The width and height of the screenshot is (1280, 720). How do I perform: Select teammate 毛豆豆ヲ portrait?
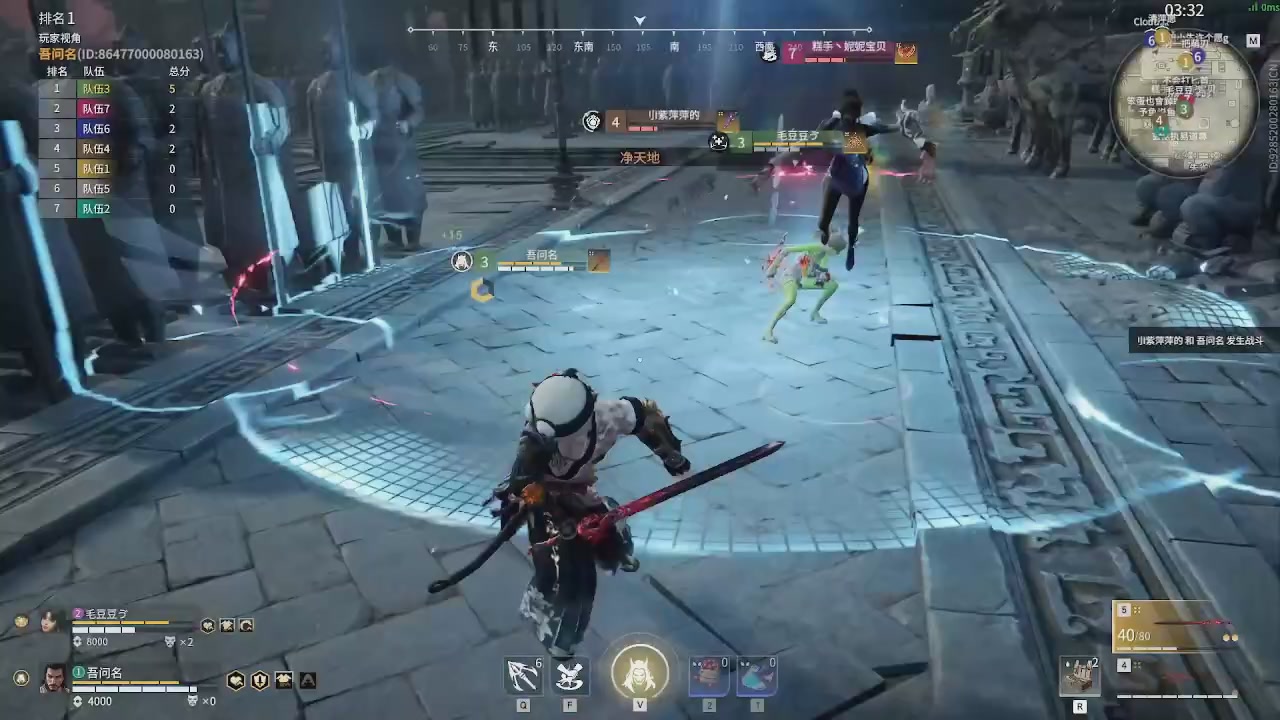49,622
